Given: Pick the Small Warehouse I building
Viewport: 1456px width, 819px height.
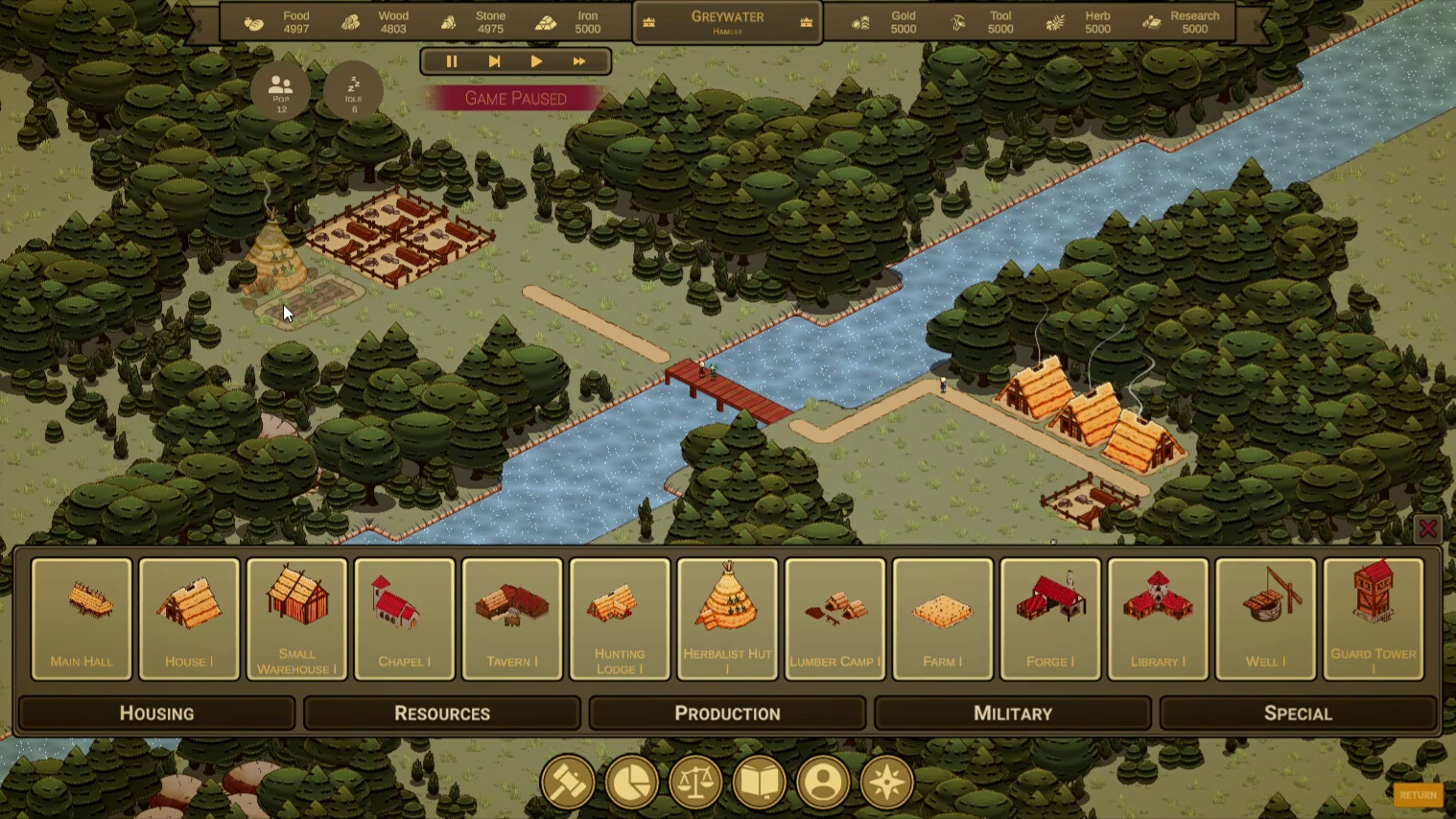Looking at the screenshot, I should point(296,619).
